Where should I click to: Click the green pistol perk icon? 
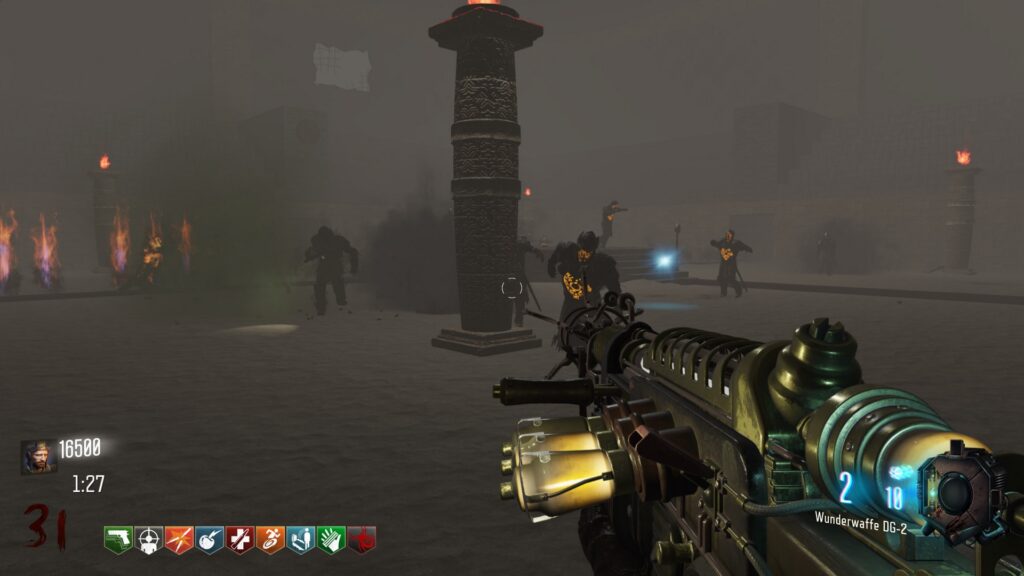pos(118,540)
